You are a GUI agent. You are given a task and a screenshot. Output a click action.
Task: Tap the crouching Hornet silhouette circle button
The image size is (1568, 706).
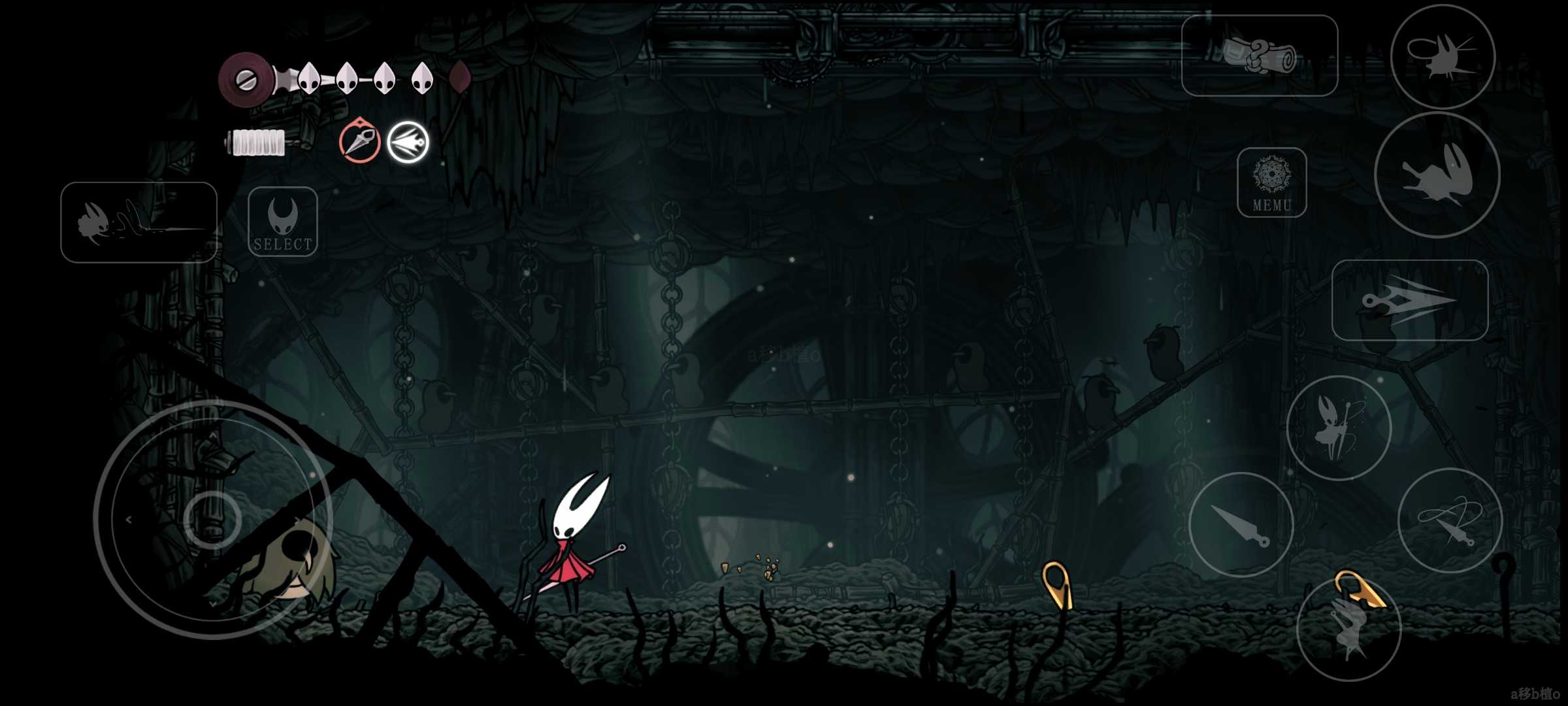(x=1437, y=175)
